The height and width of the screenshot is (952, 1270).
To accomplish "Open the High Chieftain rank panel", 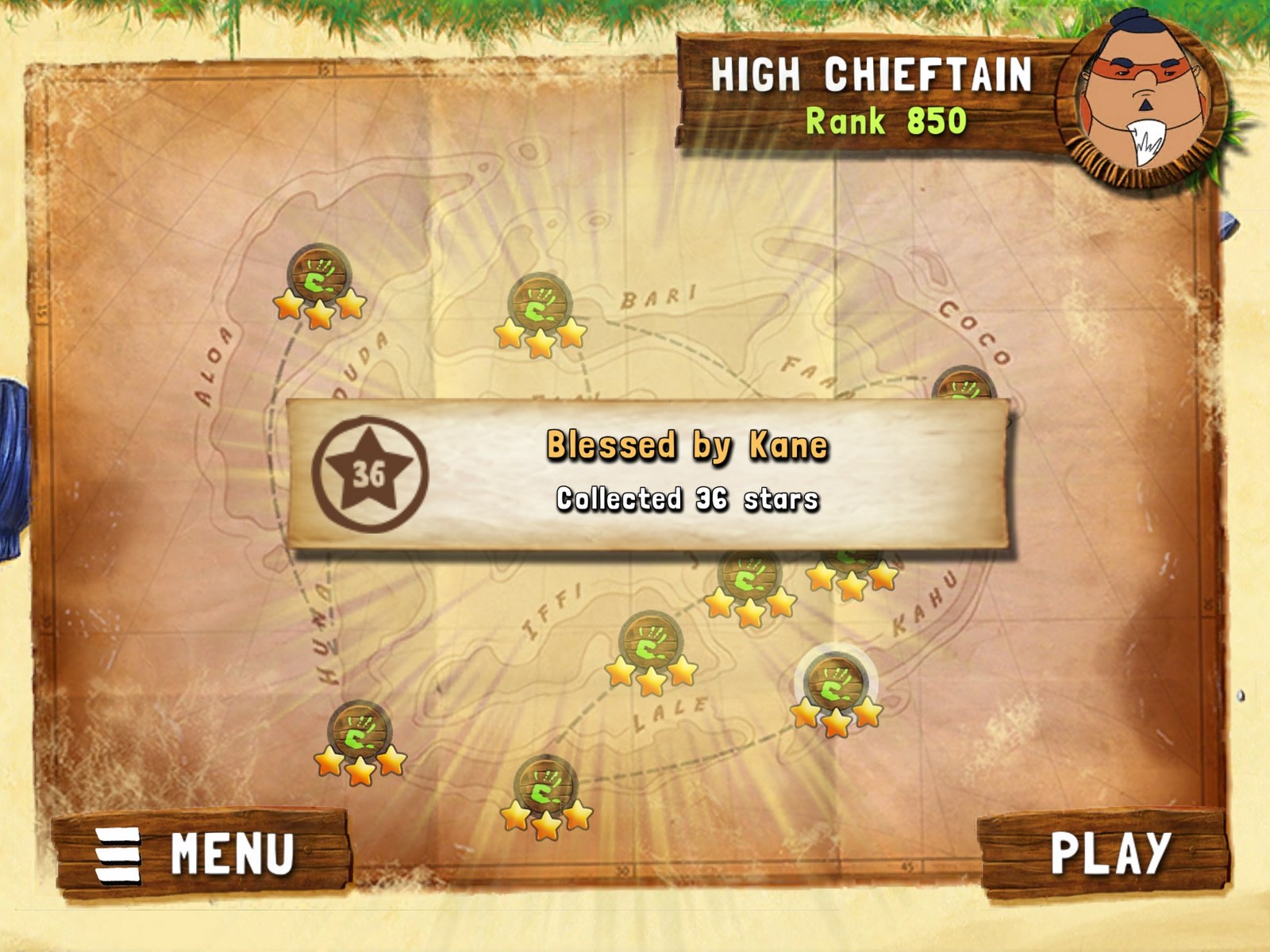I will 870,97.
